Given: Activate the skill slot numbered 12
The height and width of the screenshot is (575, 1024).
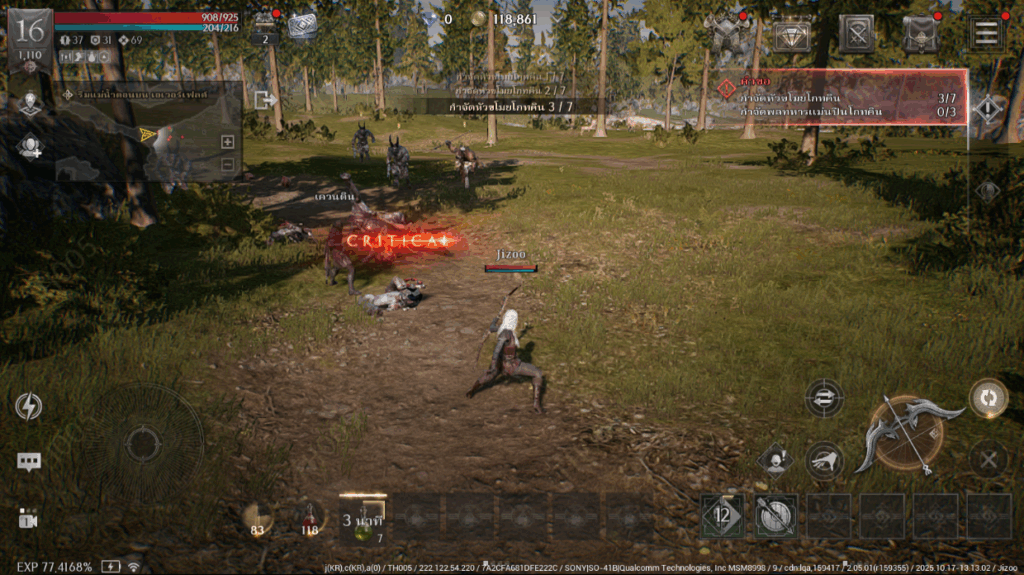Looking at the screenshot, I should click(722, 516).
